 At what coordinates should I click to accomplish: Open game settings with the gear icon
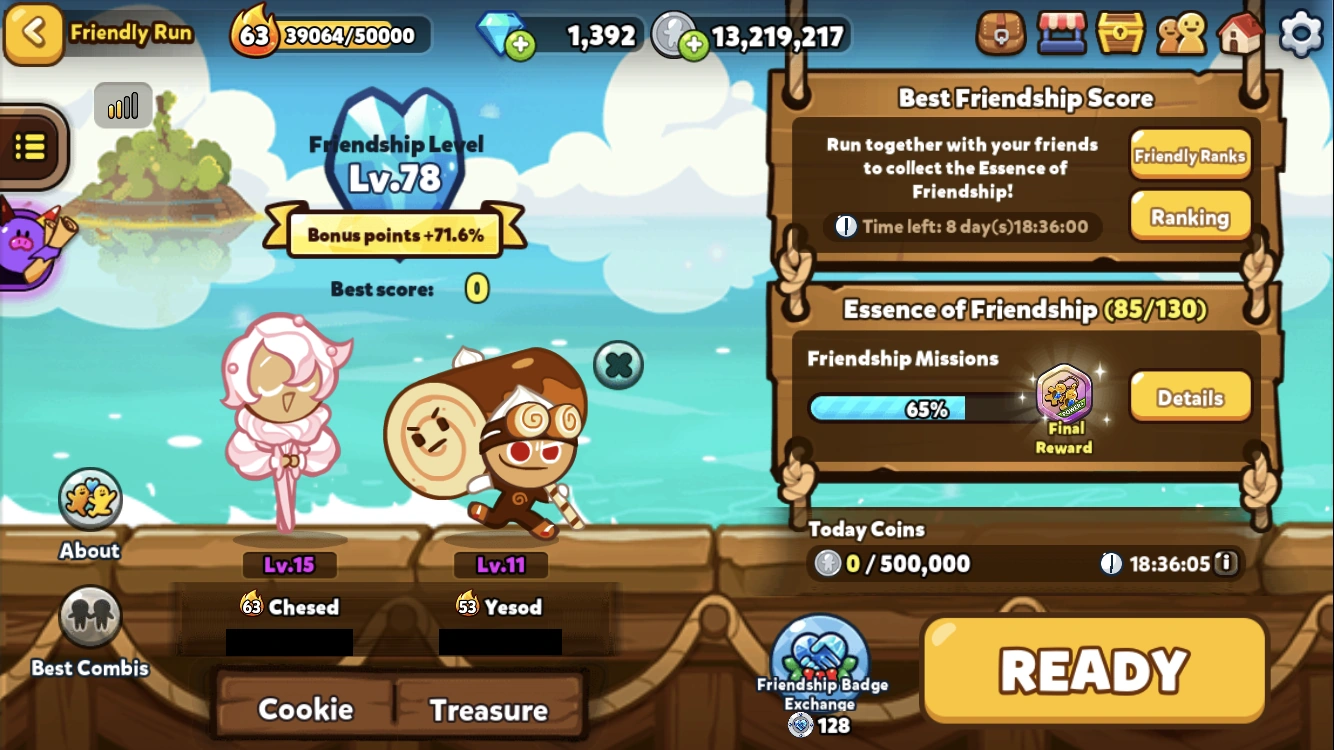(x=1301, y=33)
